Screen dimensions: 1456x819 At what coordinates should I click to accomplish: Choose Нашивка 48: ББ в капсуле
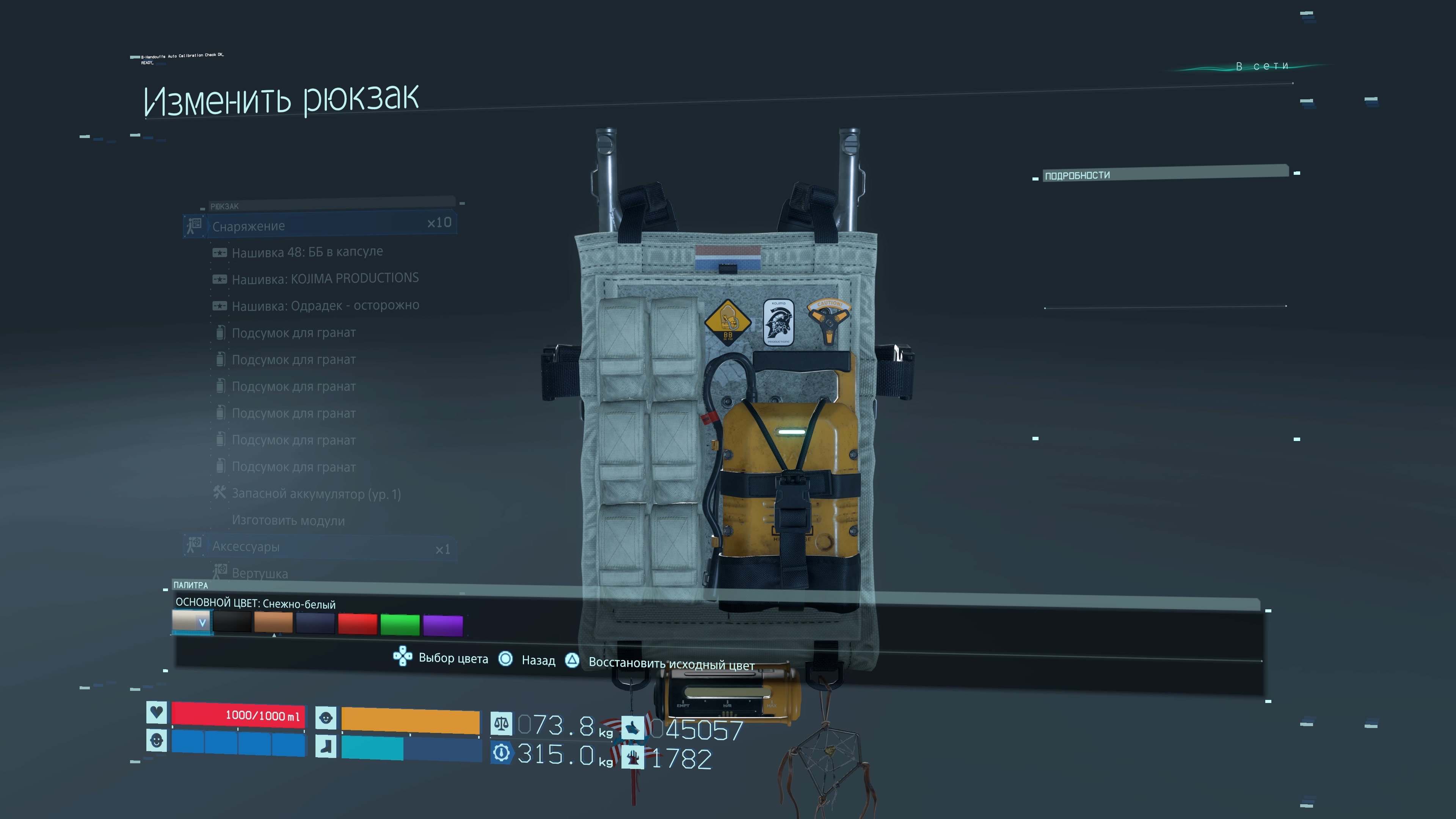pos(307,252)
